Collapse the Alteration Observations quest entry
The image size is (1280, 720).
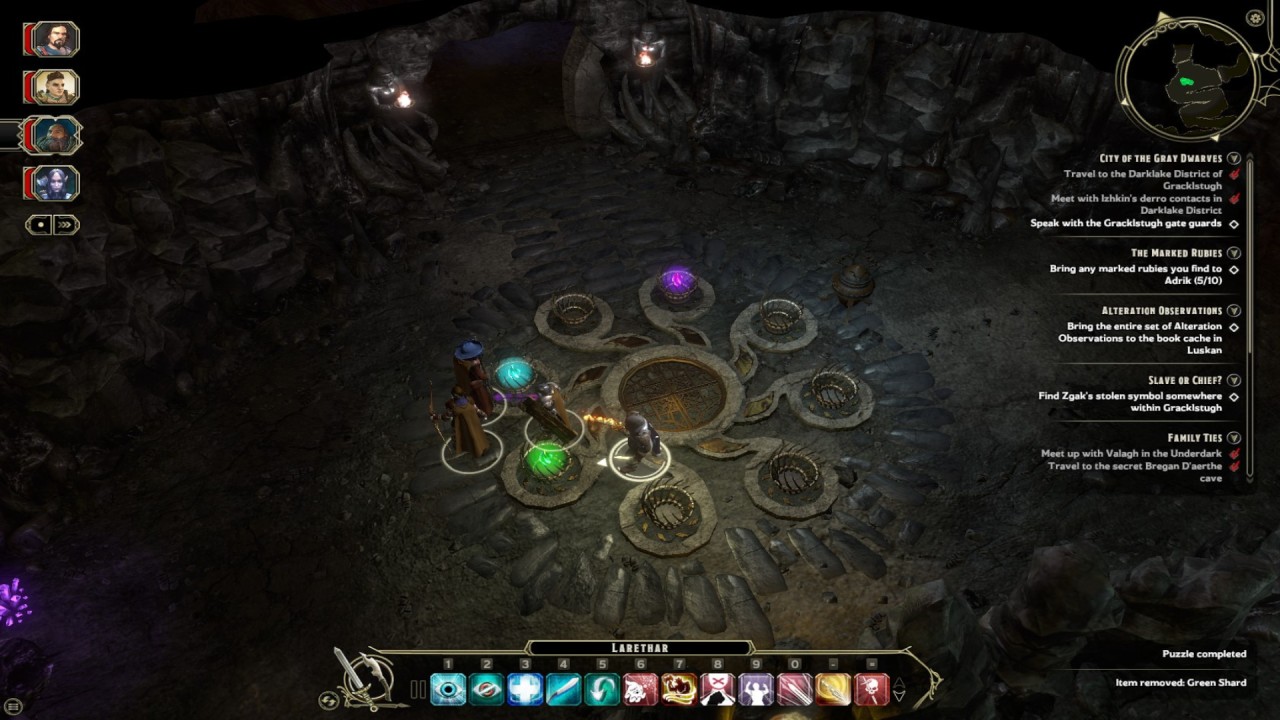tap(1235, 311)
